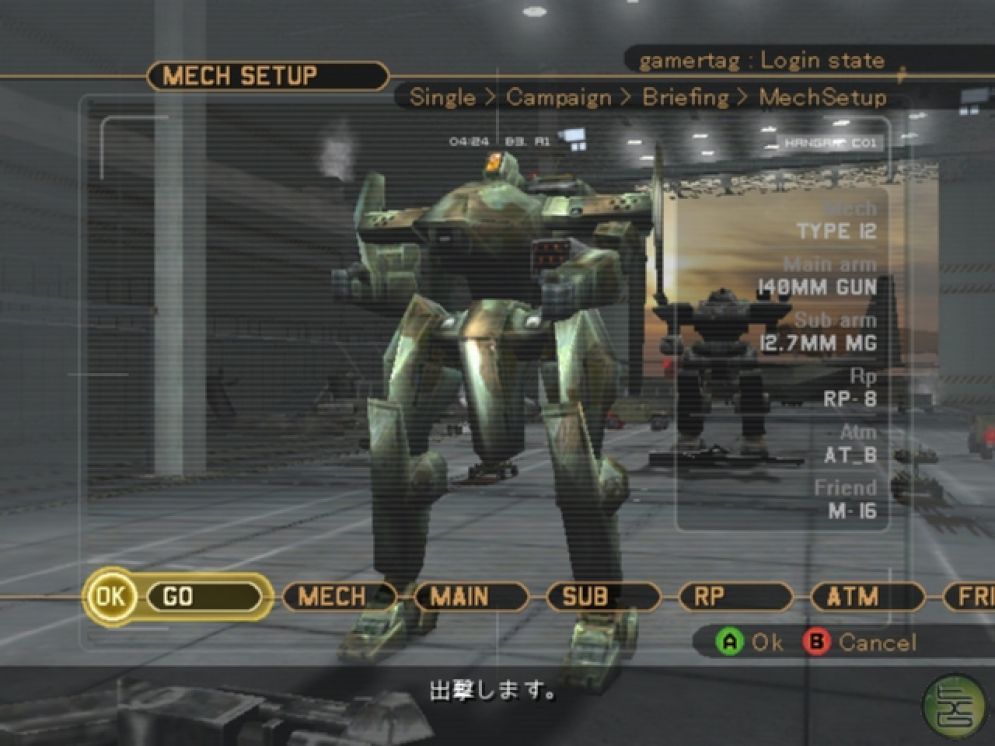Choose the AT_B Atm entry

850,456
